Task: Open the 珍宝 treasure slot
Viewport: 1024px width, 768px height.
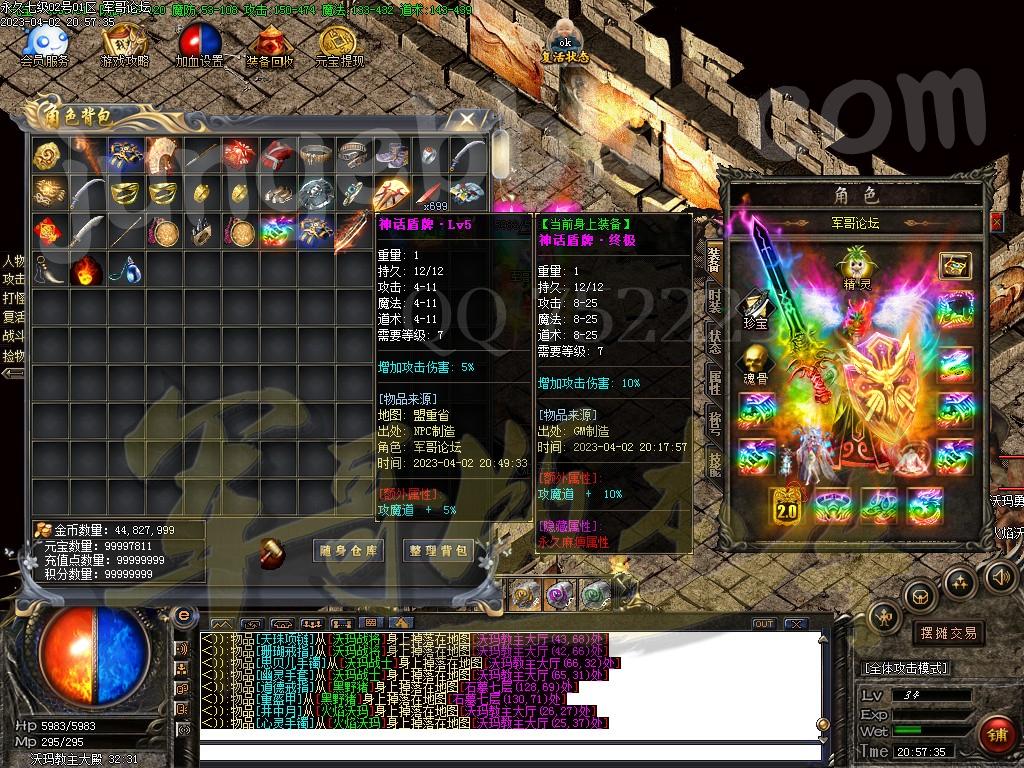Action: tap(753, 308)
